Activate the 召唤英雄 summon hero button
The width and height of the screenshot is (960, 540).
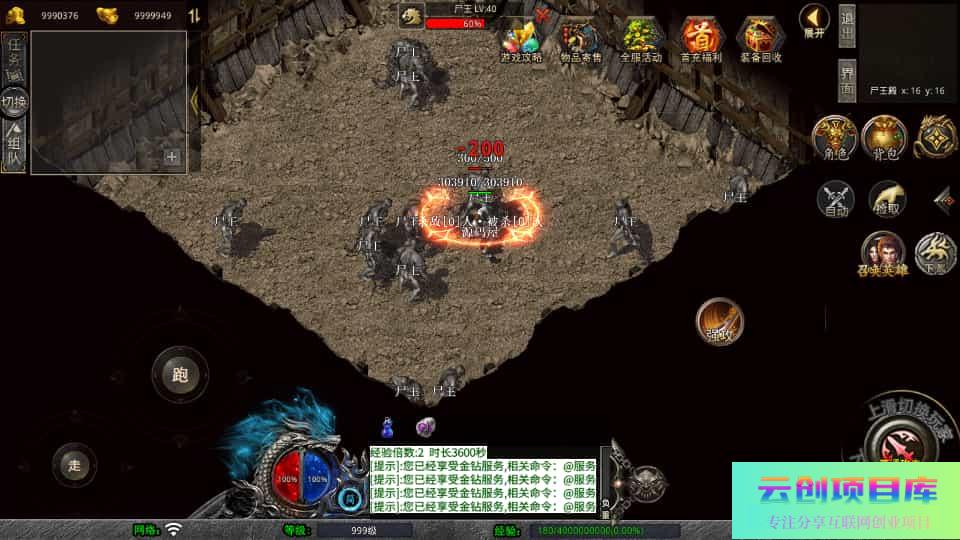click(x=883, y=253)
